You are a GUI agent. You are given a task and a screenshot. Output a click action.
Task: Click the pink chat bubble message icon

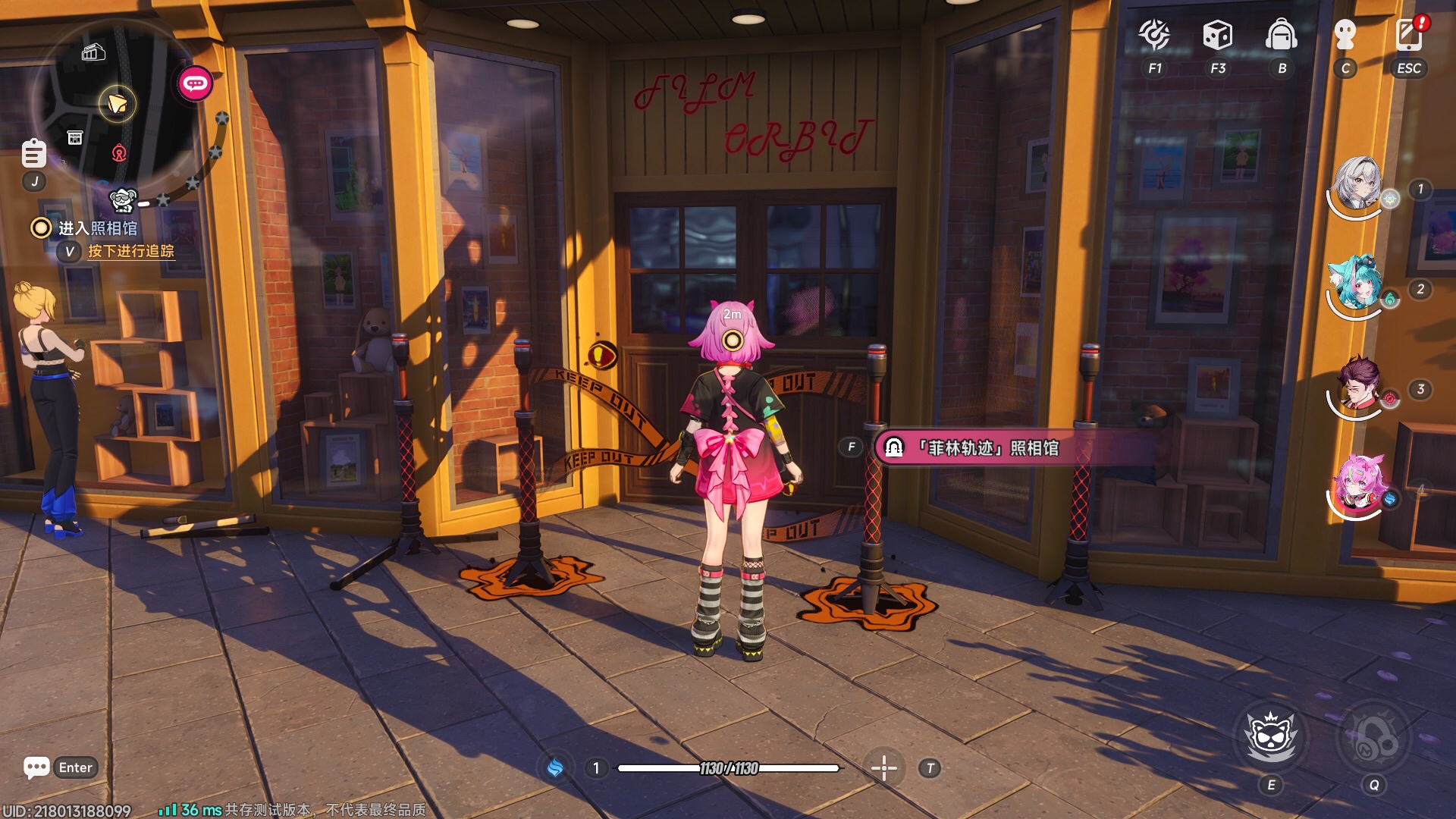tap(195, 83)
